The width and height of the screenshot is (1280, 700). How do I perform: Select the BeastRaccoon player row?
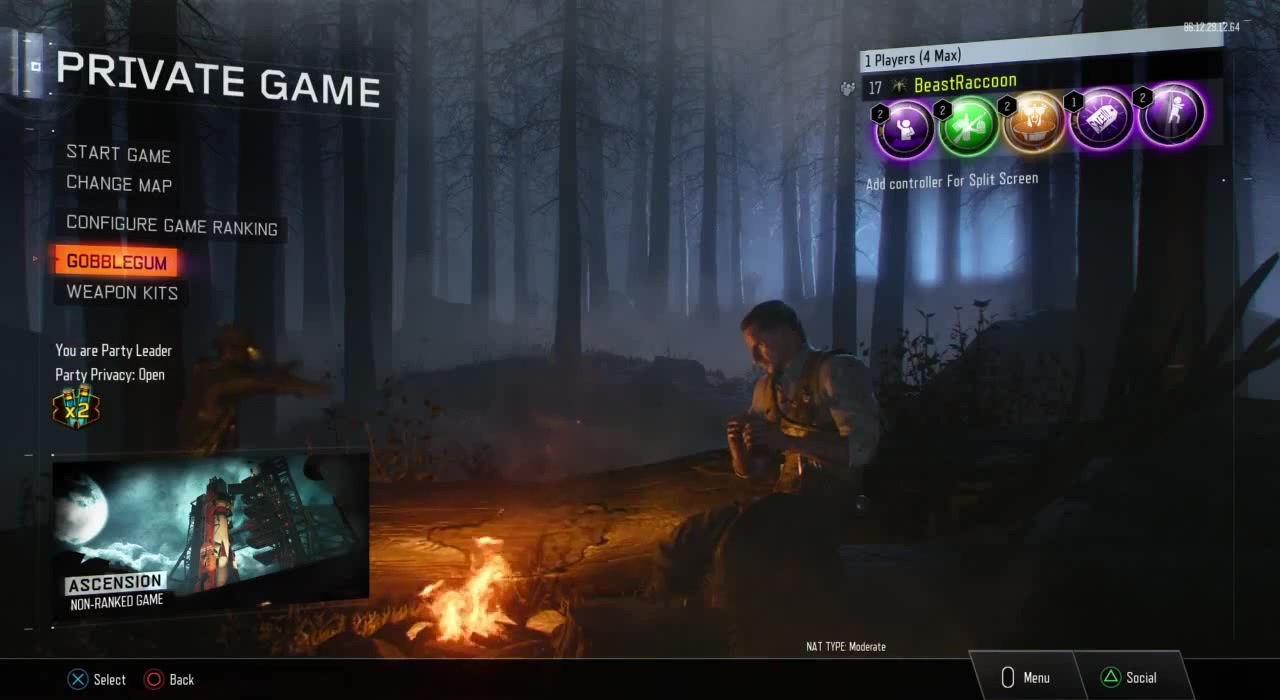tap(964, 84)
